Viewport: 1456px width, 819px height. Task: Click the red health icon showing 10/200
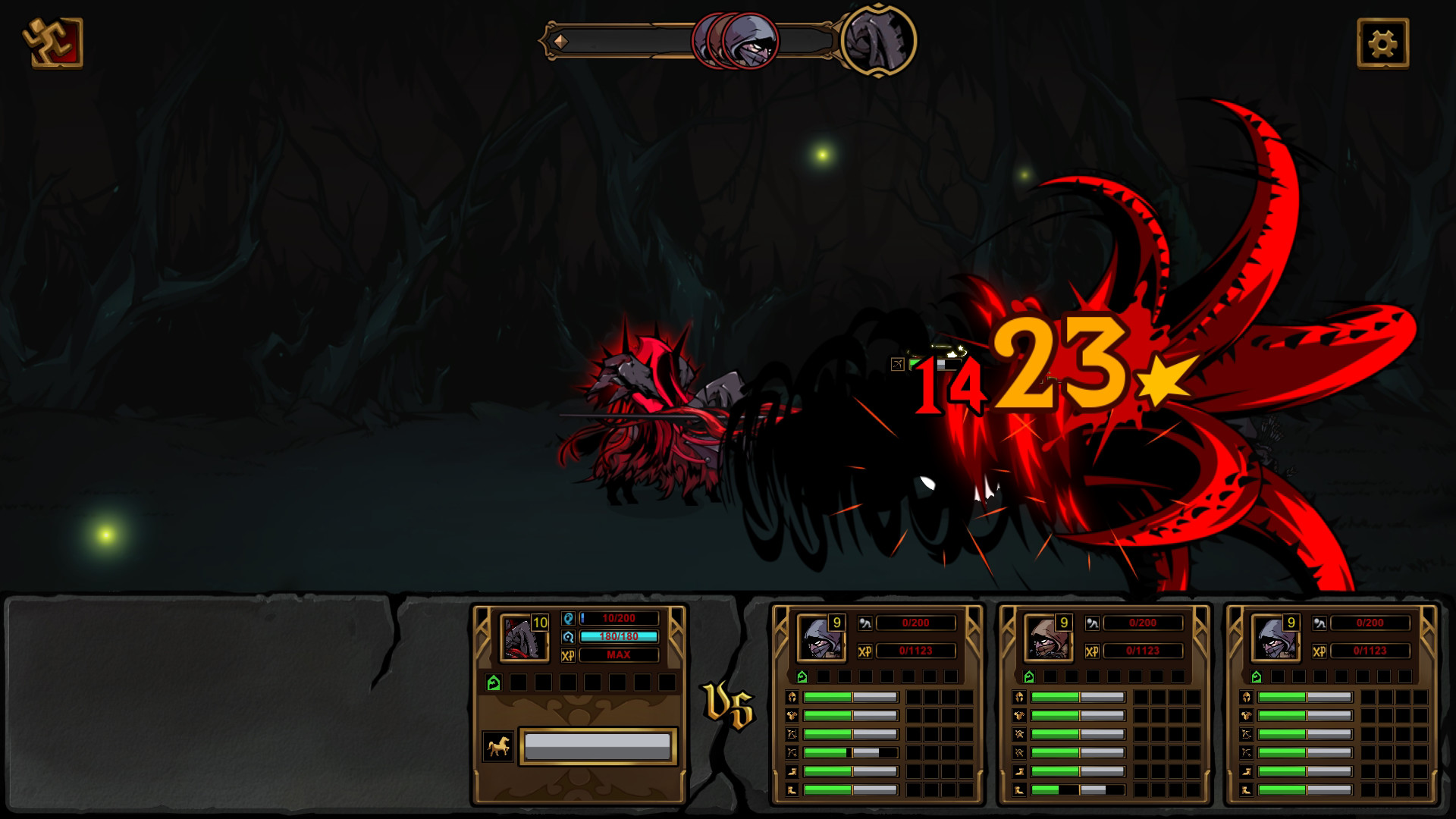pyautogui.click(x=569, y=620)
